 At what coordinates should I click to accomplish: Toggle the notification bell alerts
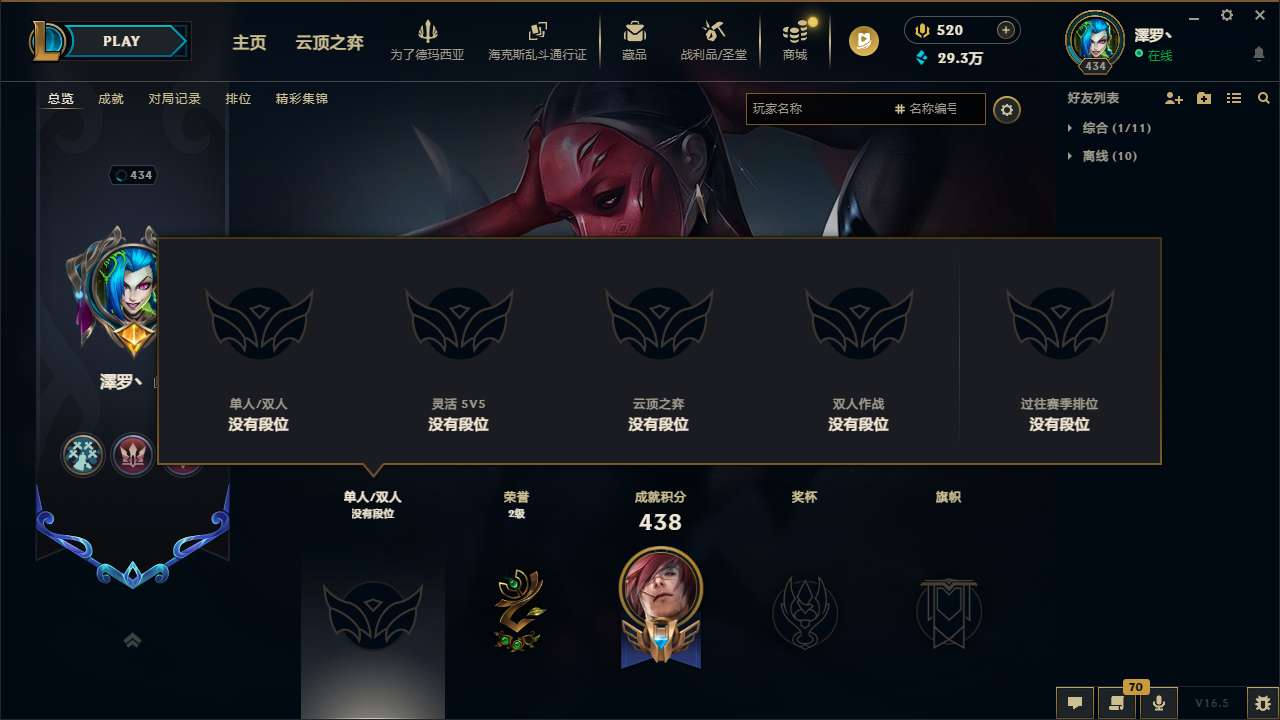coord(1258,55)
